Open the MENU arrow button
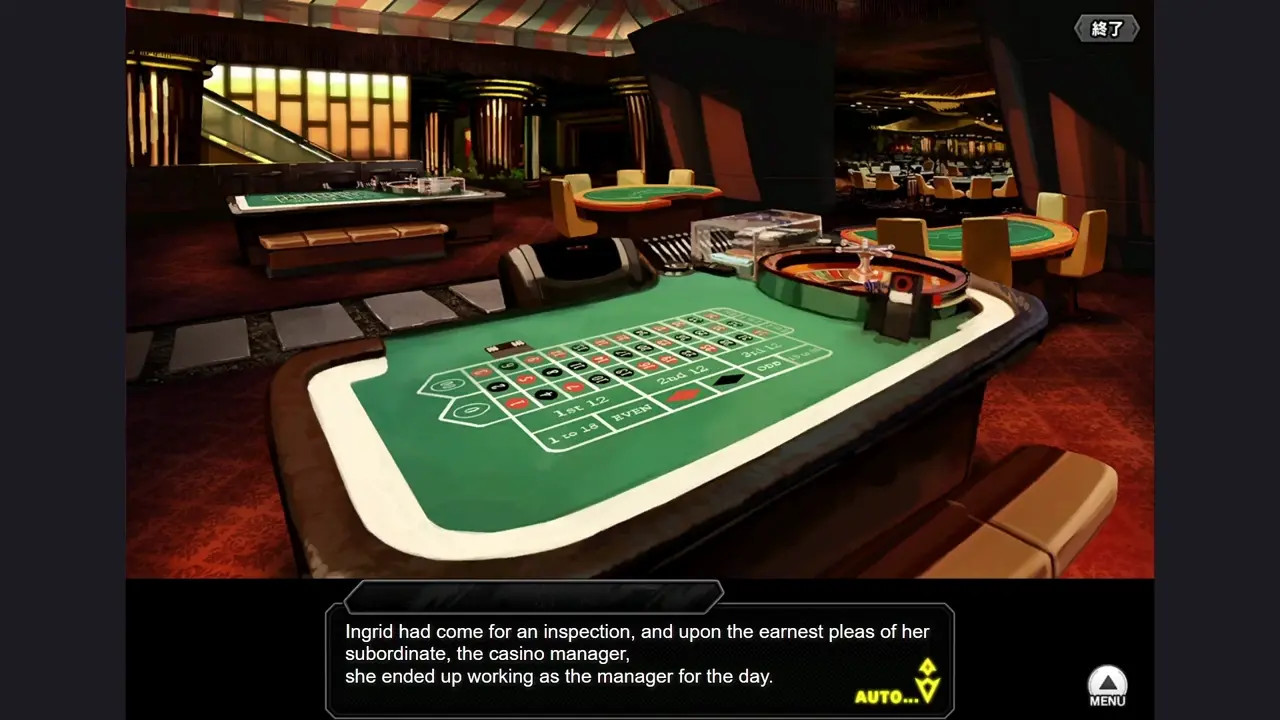 [x=1107, y=686]
